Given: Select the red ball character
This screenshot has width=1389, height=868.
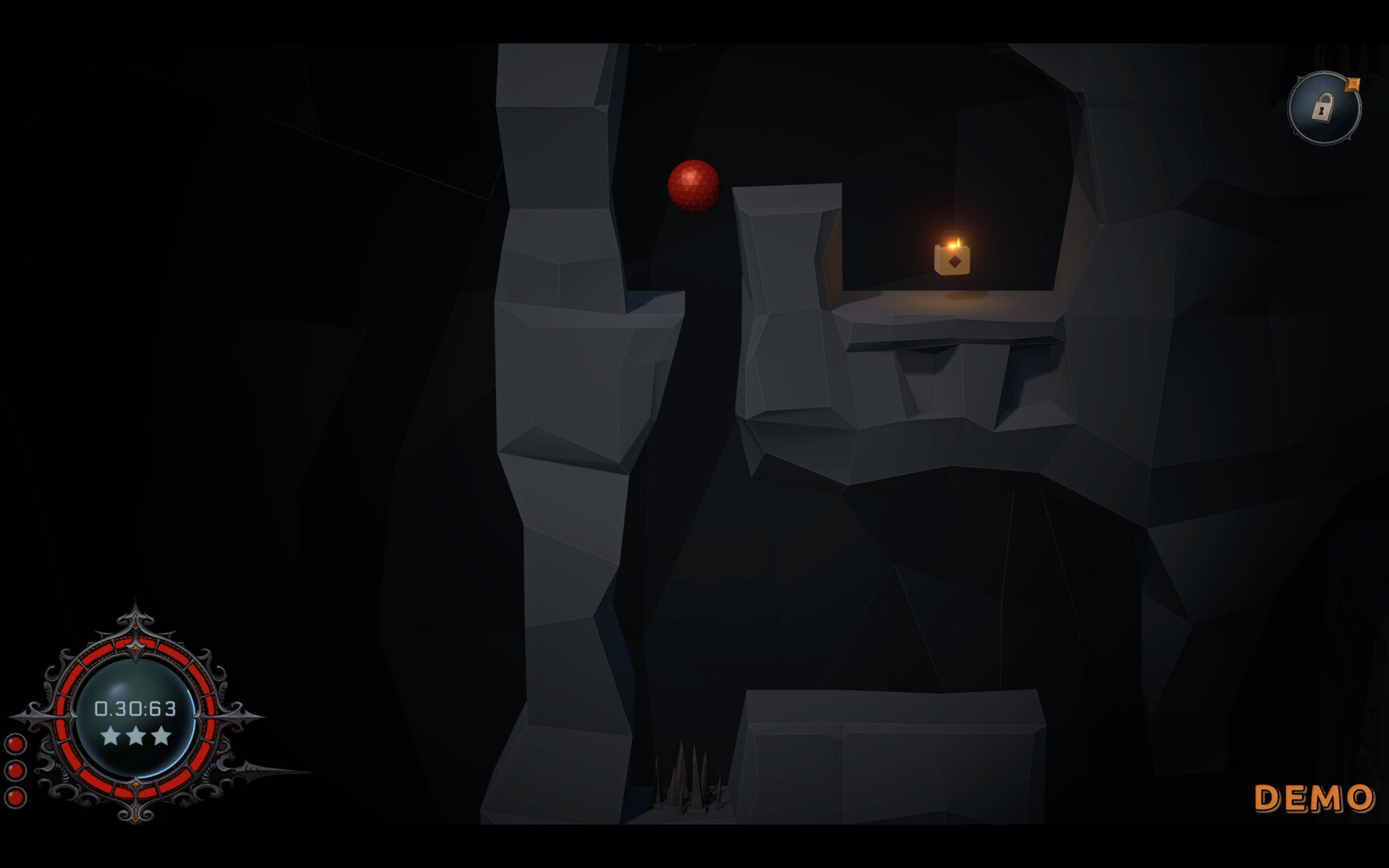Looking at the screenshot, I should pos(693,186).
